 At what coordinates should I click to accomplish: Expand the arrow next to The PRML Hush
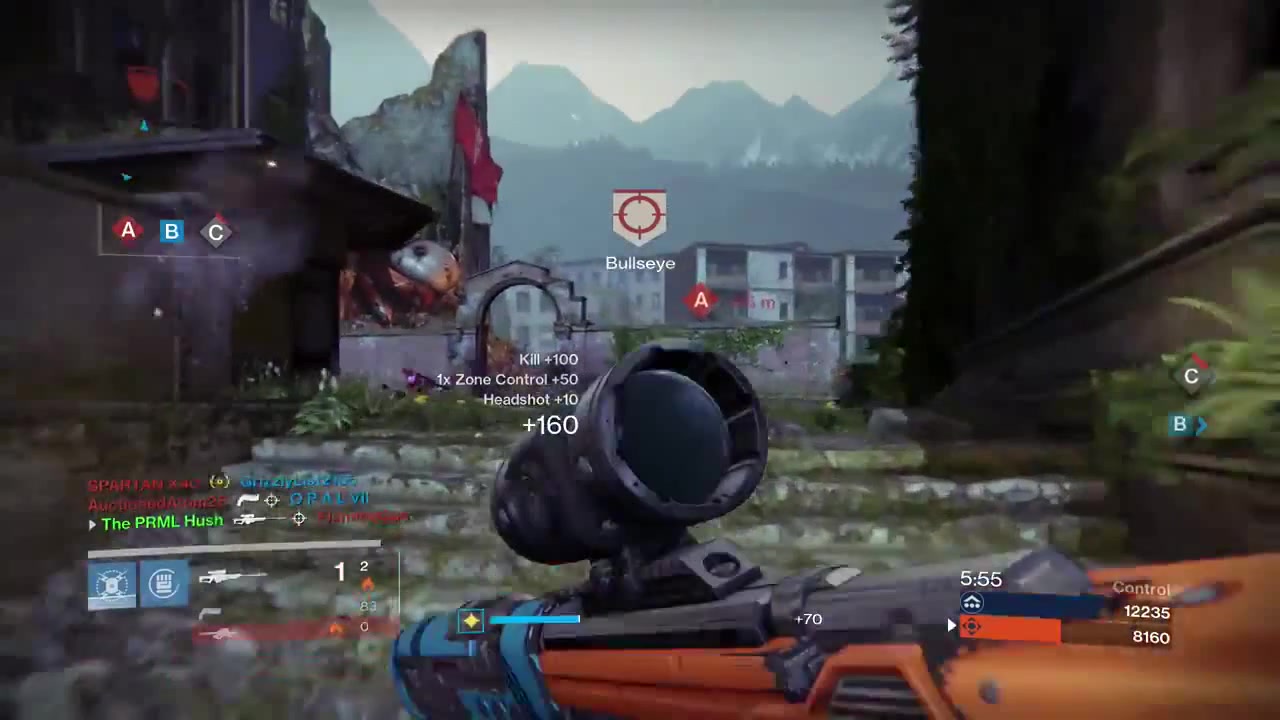(x=92, y=524)
